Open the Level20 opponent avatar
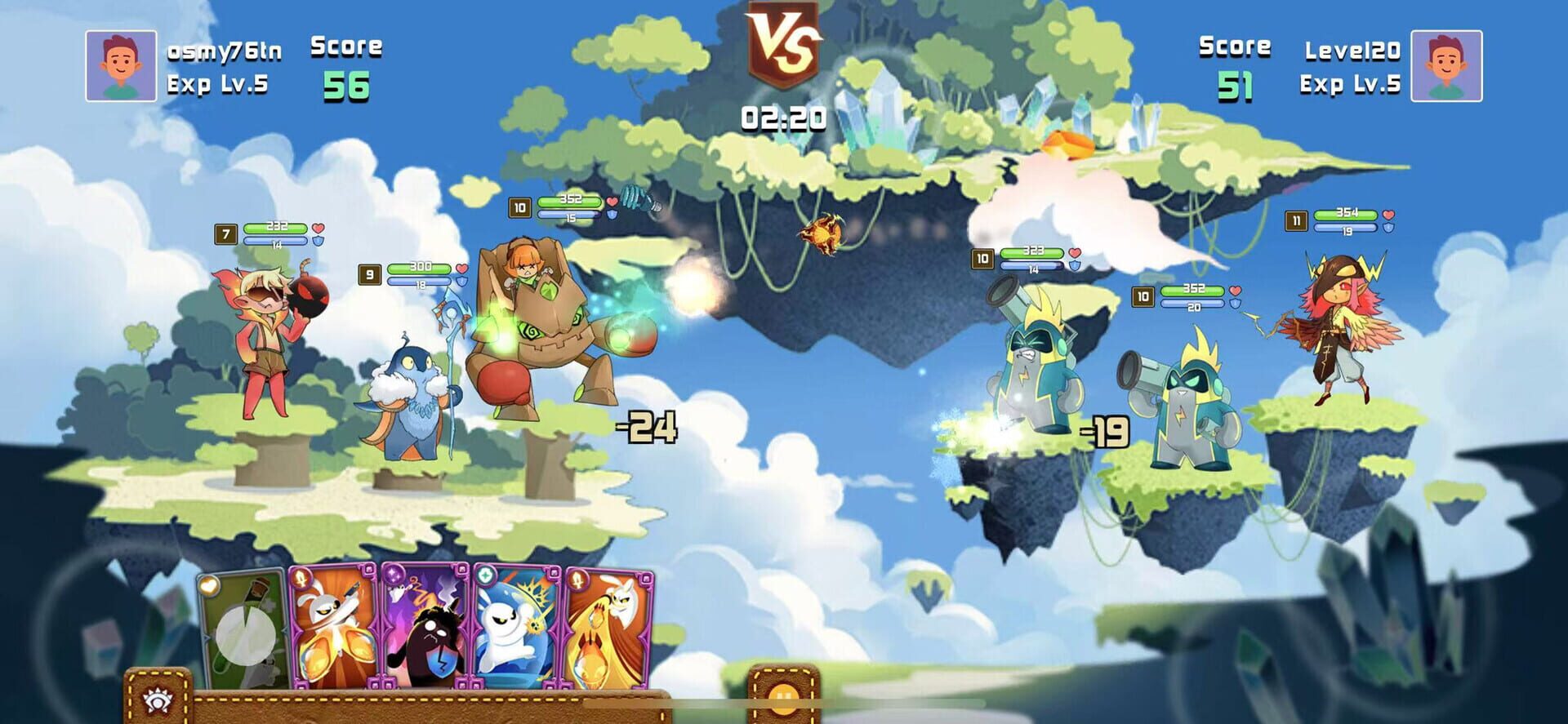The height and width of the screenshot is (724, 1568). point(1447,65)
